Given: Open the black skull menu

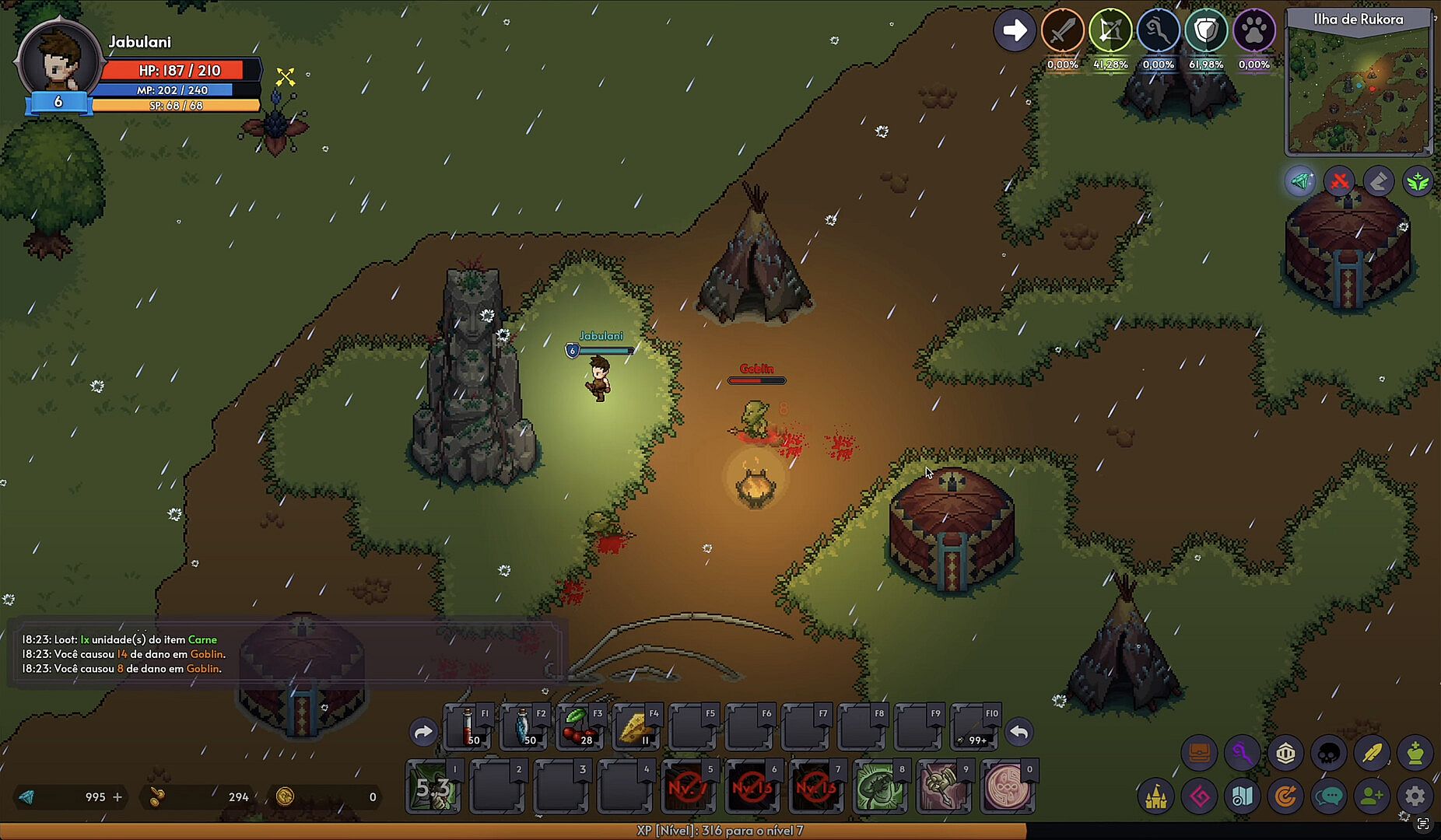Looking at the screenshot, I should pos(1328,753).
